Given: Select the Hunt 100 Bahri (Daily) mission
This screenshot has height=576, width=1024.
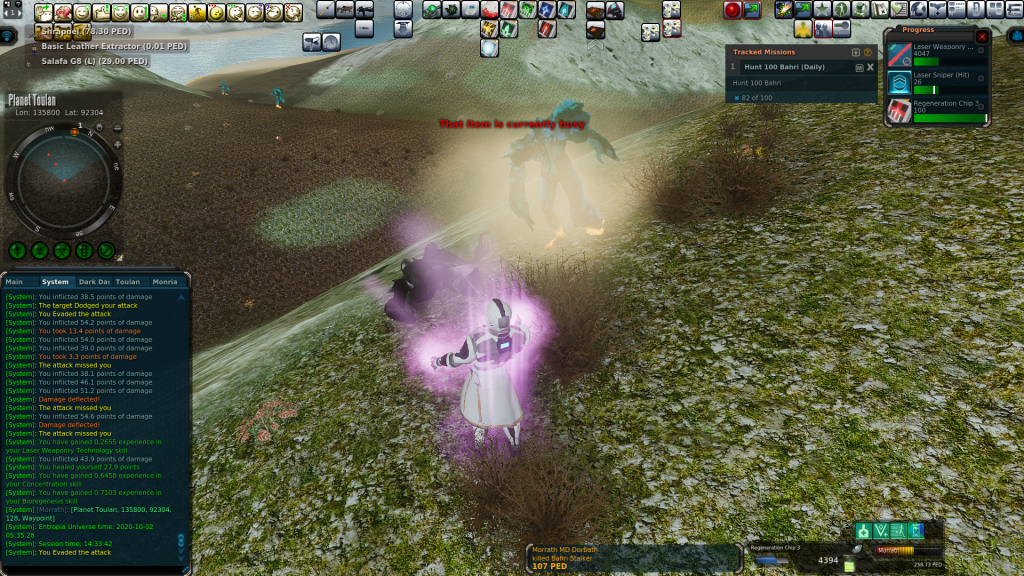Looking at the screenshot, I should click(x=785, y=67).
